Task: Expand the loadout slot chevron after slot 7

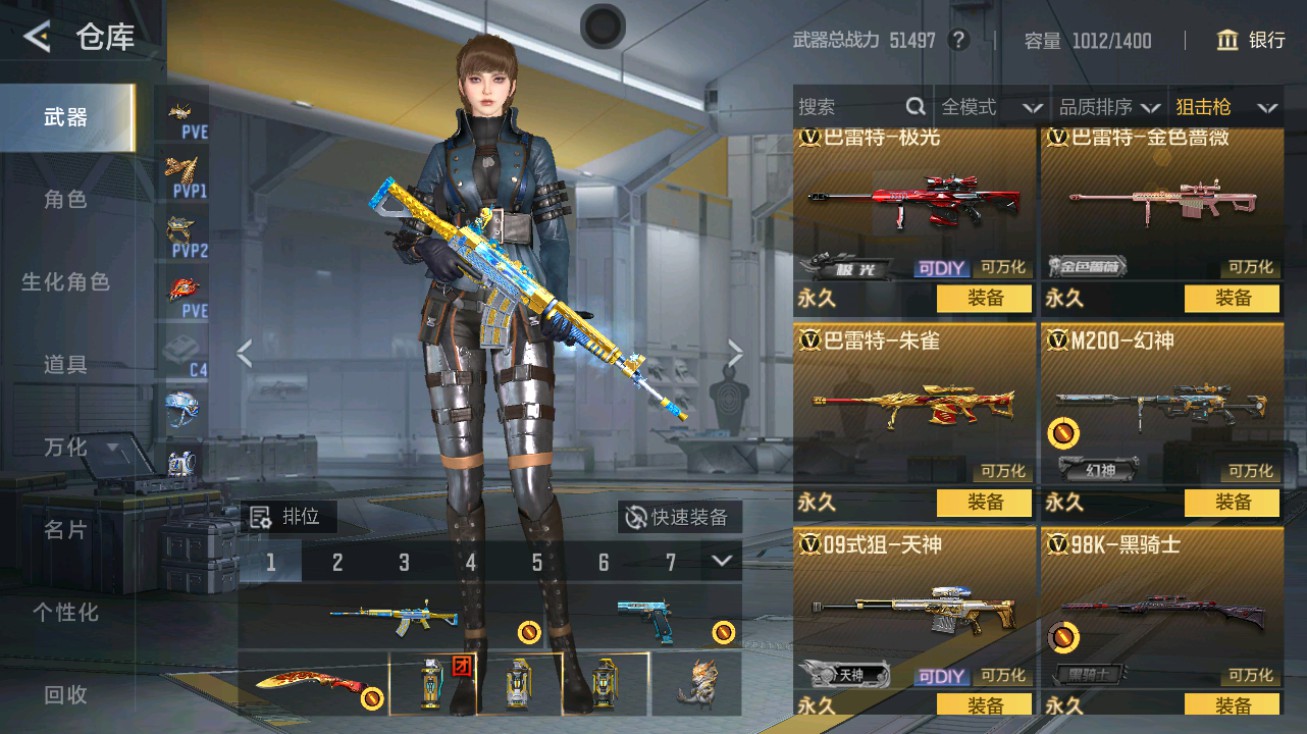Action: [723, 563]
